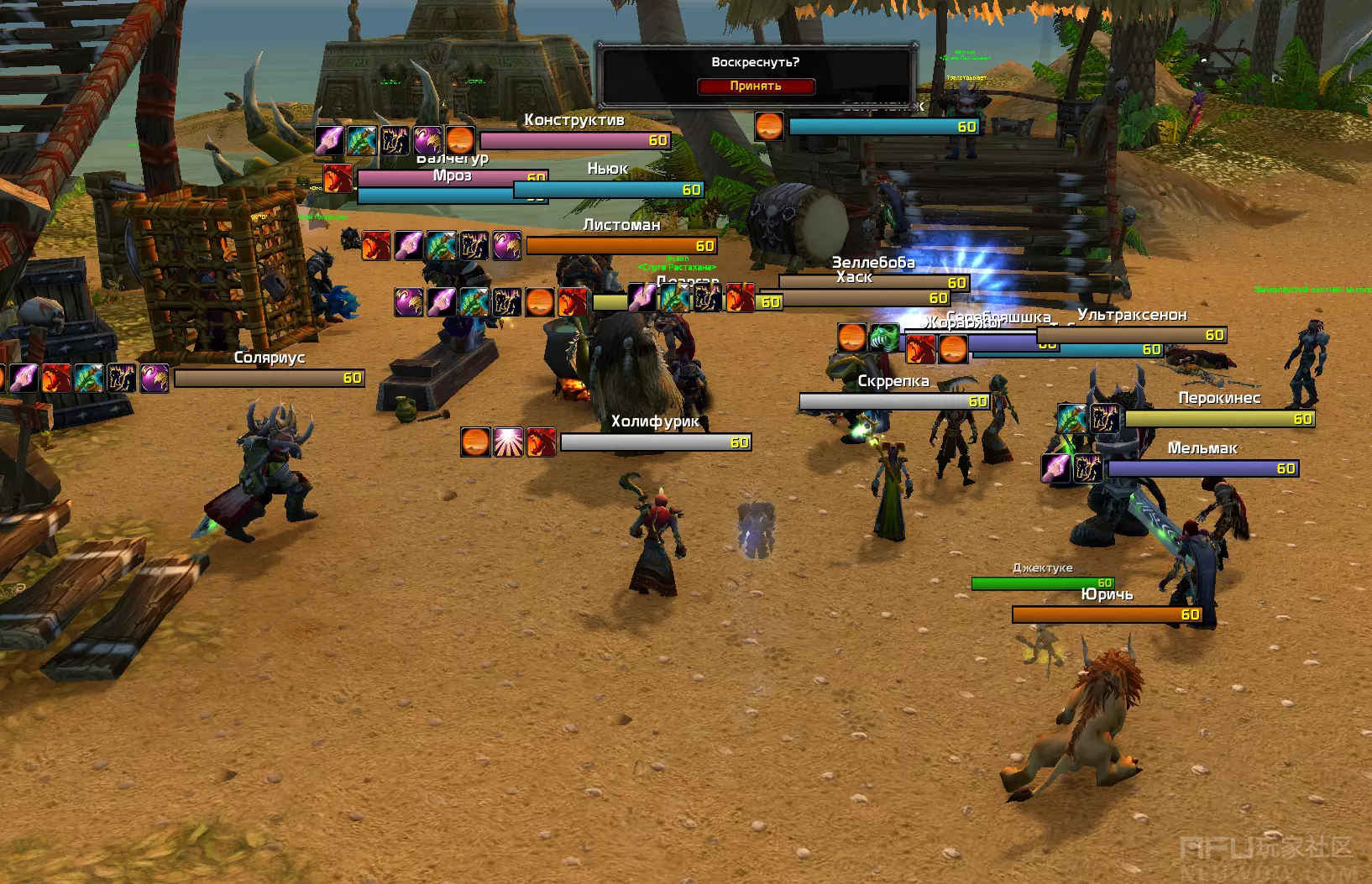
Task: Target player Конструктив via nameplate
Action: 575,140
